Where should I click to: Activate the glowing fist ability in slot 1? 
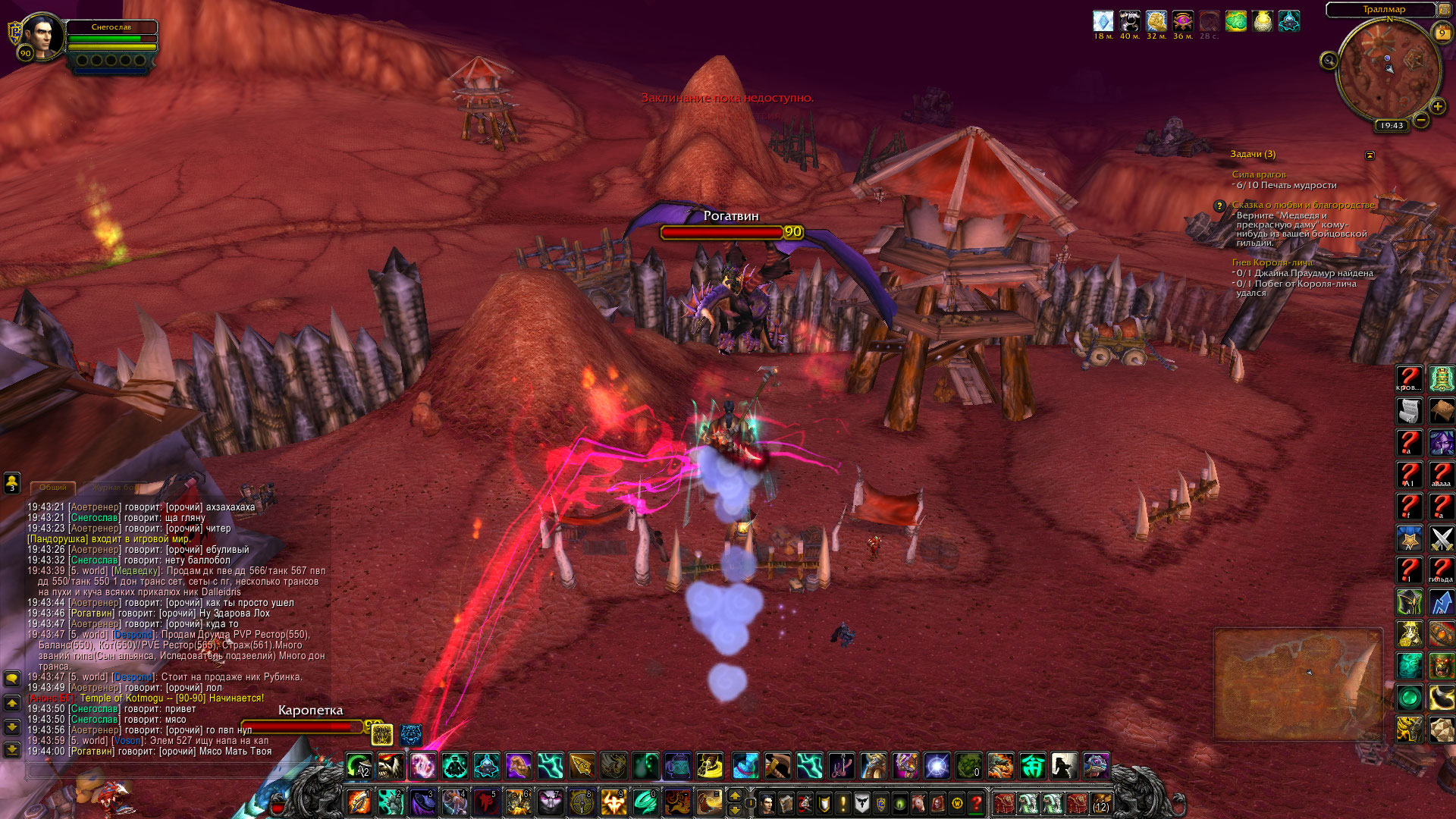pos(359,801)
